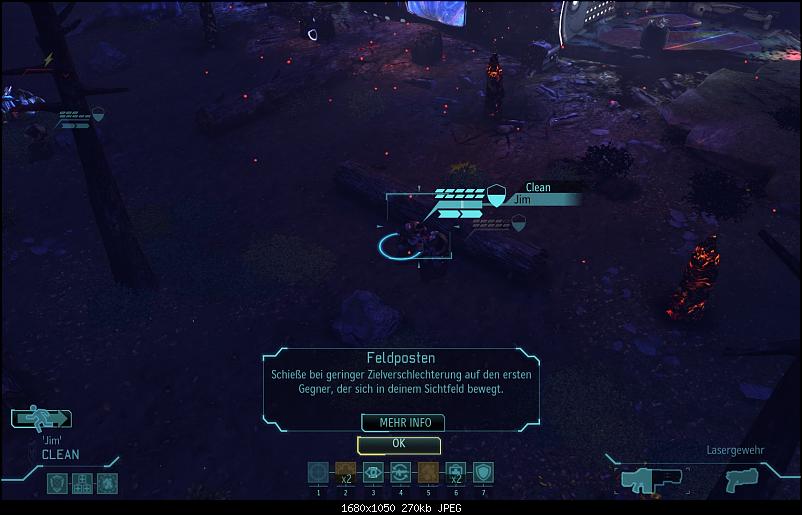Select the orange ability icon in slot 5

[428, 472]
